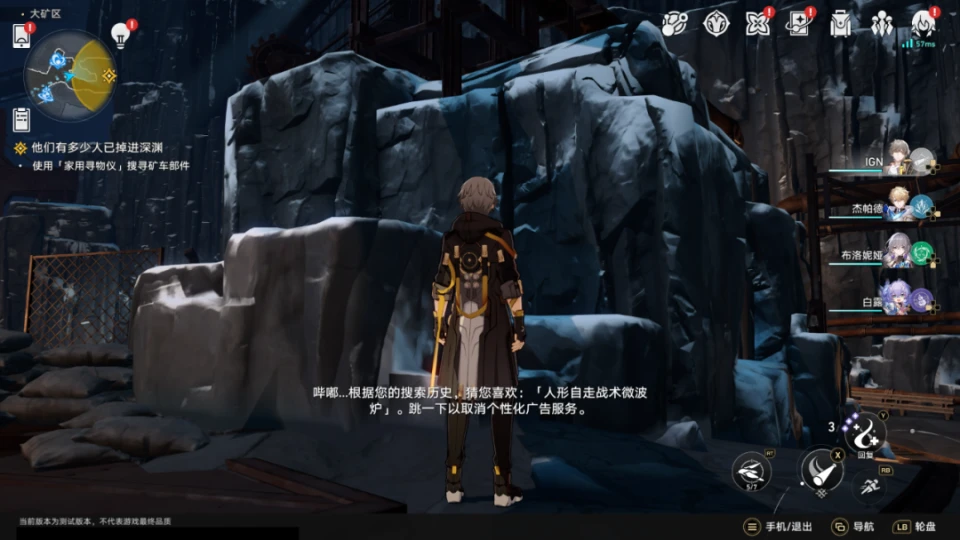960x540 pixels.
Task: Activate the technique icon showing 5/7
Action: (751, 471)
